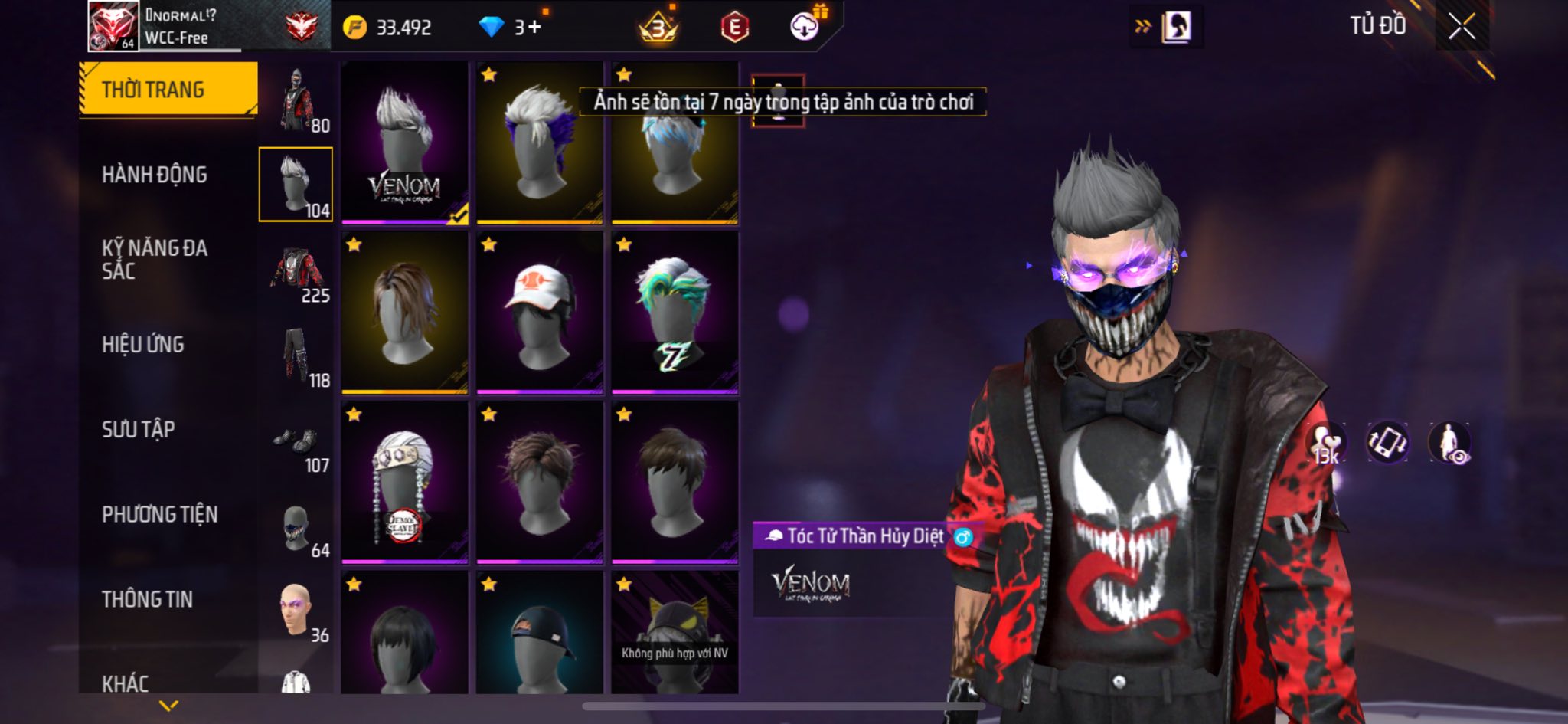Open the pants category with 118 items
1568x724 pixels.
(297, 357)
